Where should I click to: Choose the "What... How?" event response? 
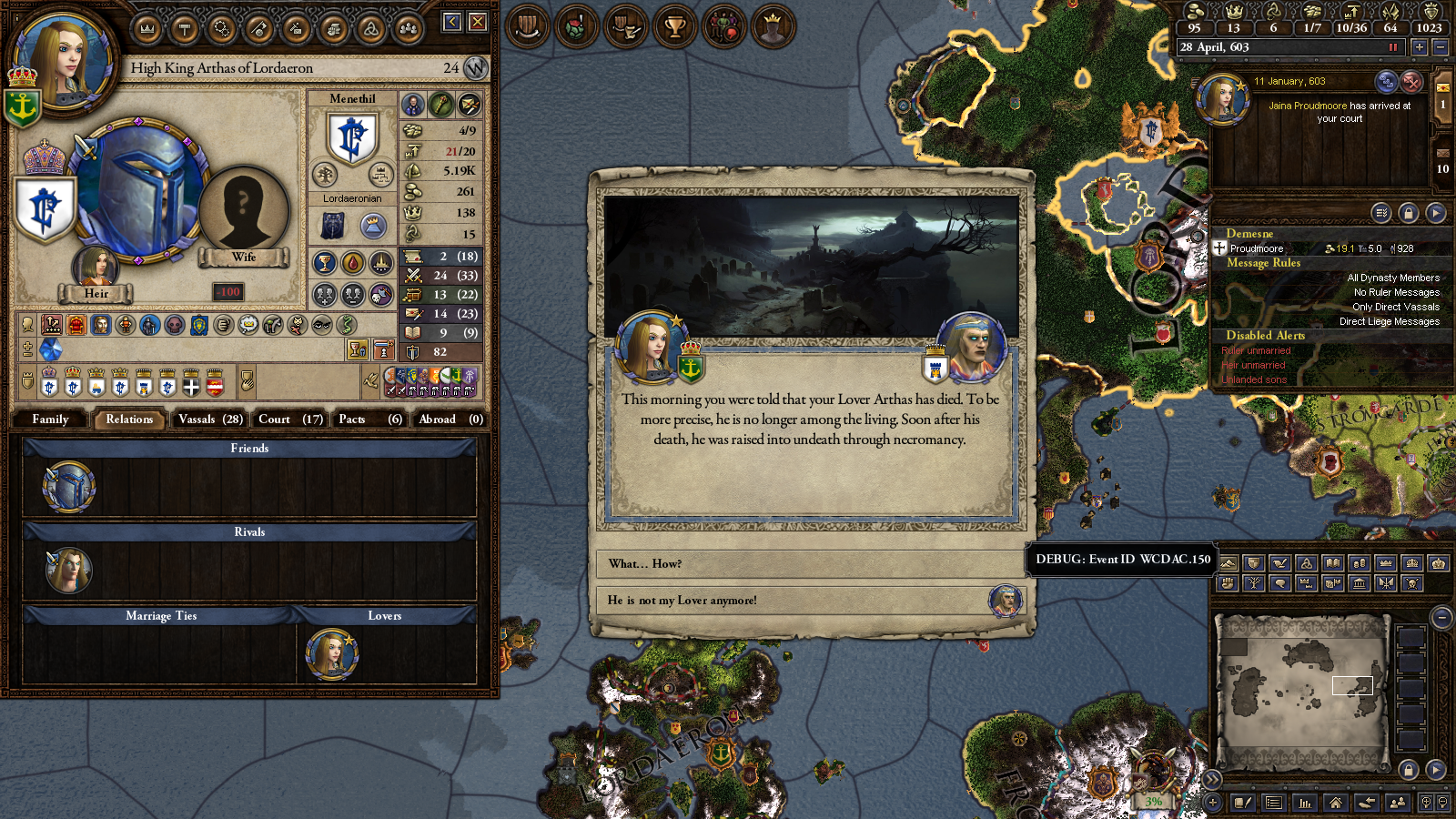[x=810, y=564]
